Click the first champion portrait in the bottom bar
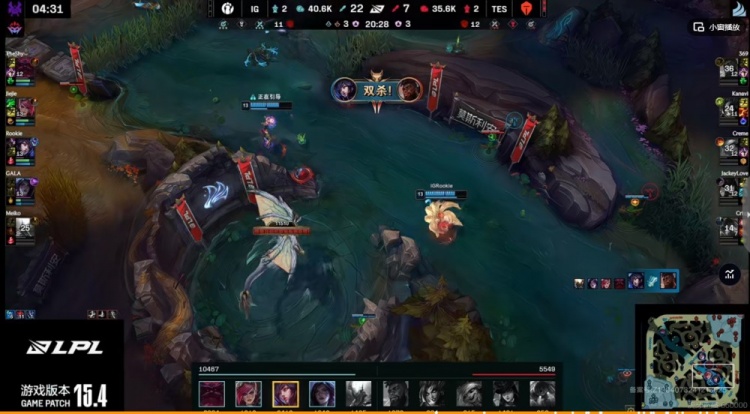Screen dimensions: 750x414 pyautogui.click(x=212, y=394)
